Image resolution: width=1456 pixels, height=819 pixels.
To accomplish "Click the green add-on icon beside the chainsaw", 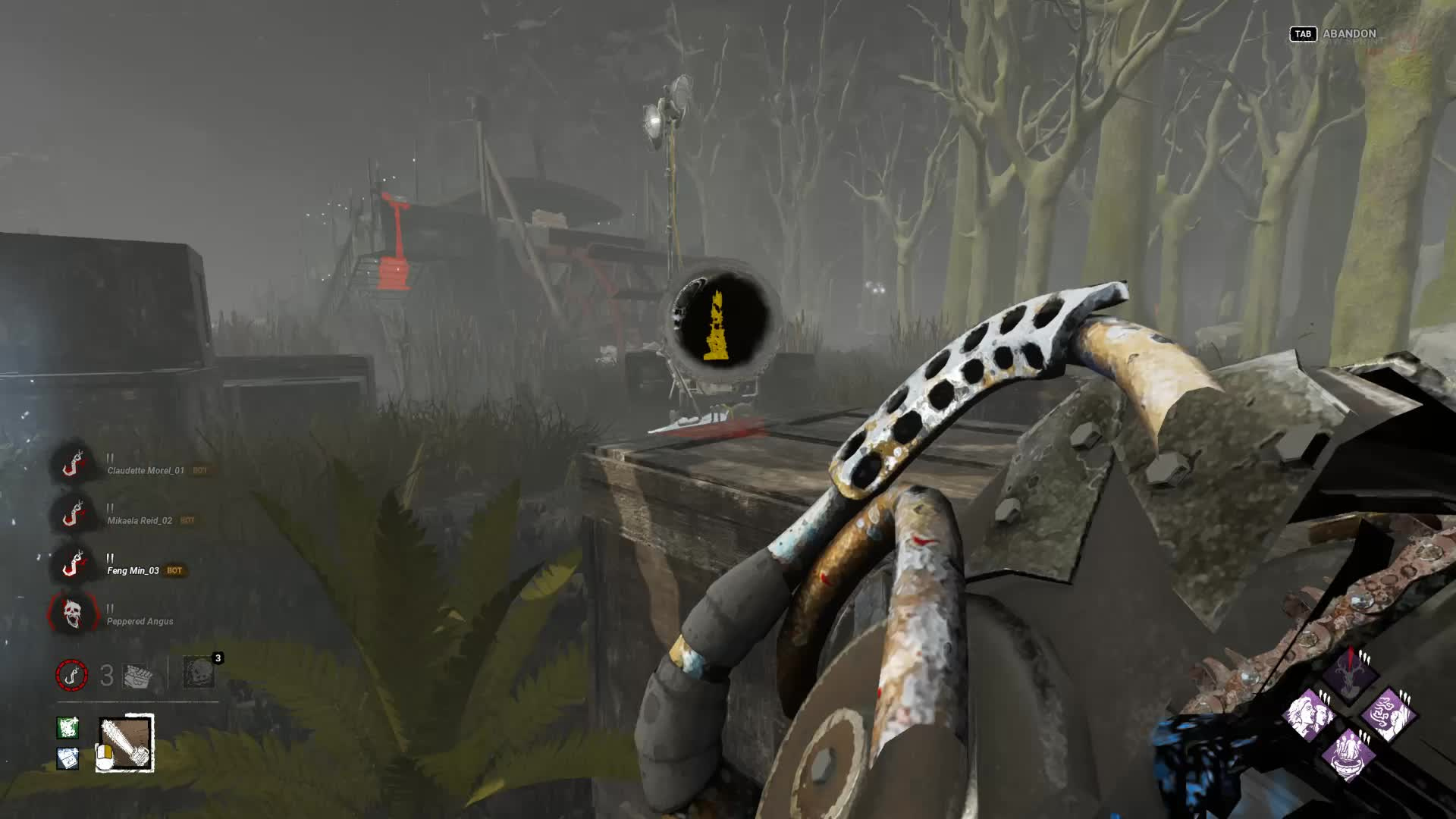I will coord(67,728).
